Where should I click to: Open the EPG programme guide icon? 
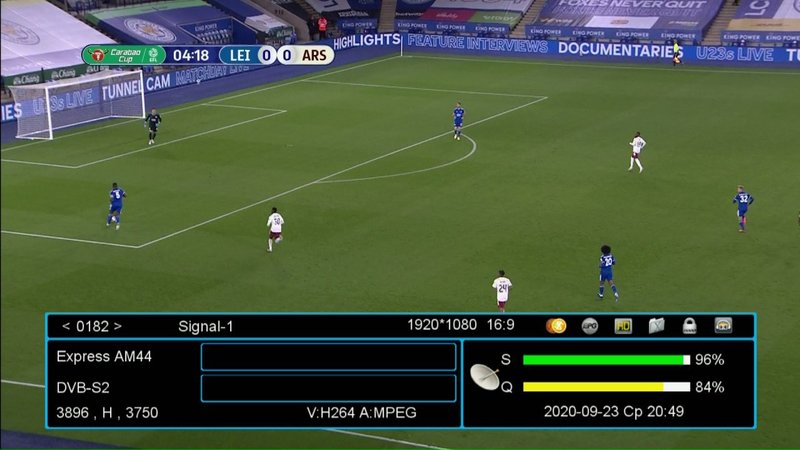pyautogui.click(x=590, y=325)
